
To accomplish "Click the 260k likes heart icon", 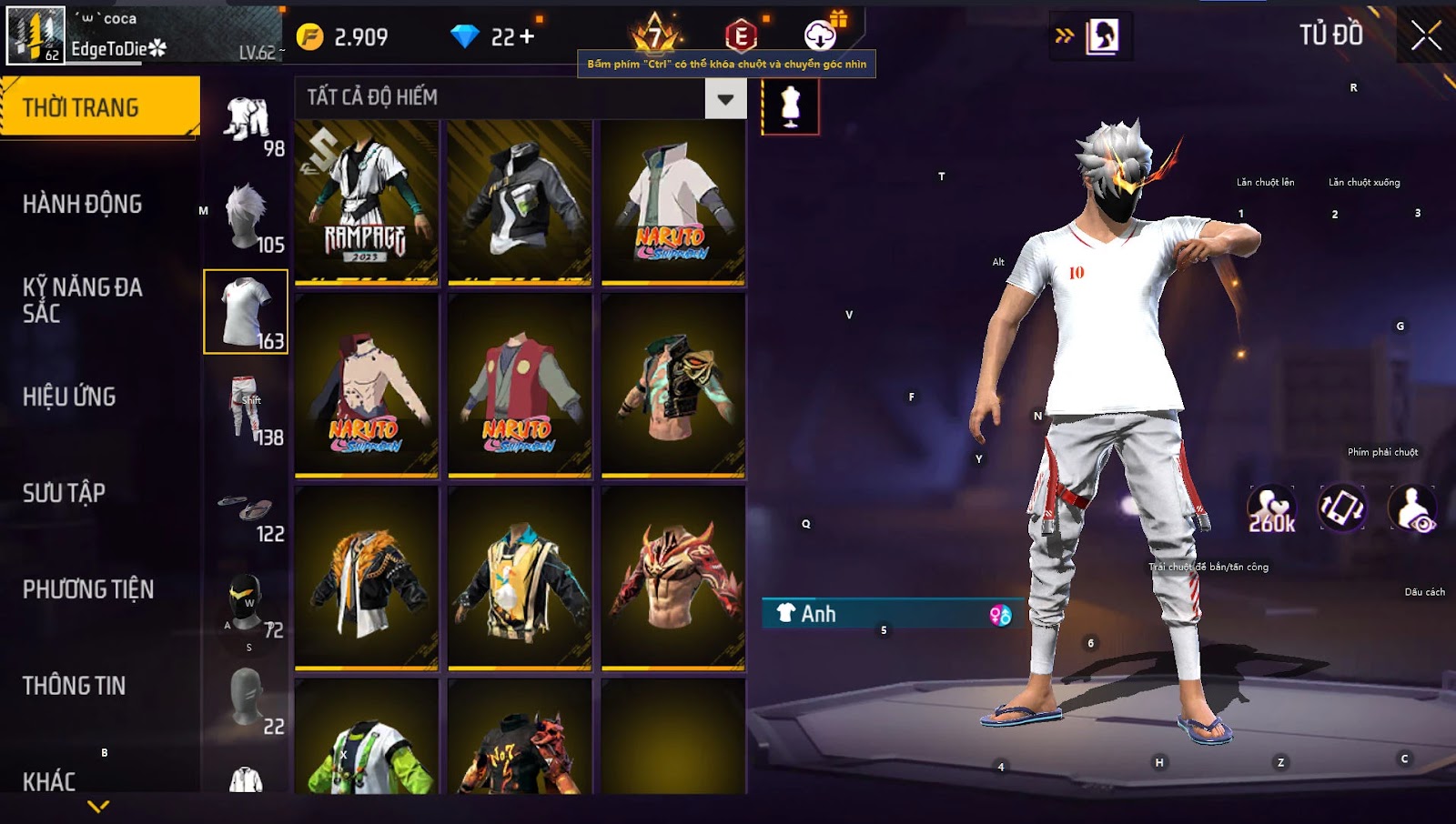I will click(x=1271, y=508).
